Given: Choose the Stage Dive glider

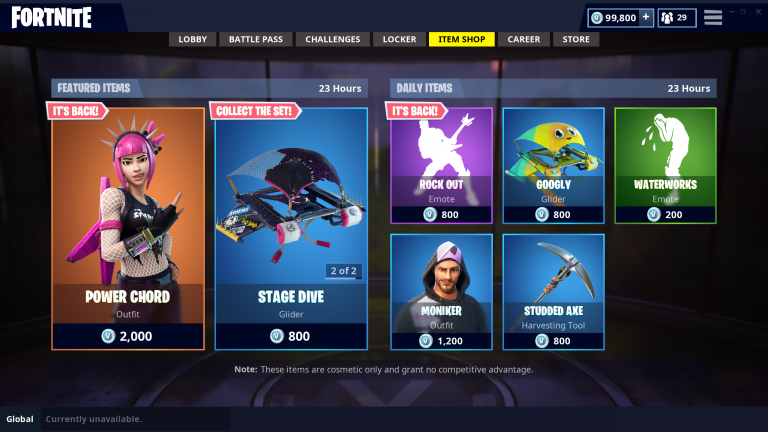Looking at the screenshot, I should [291, 229].
